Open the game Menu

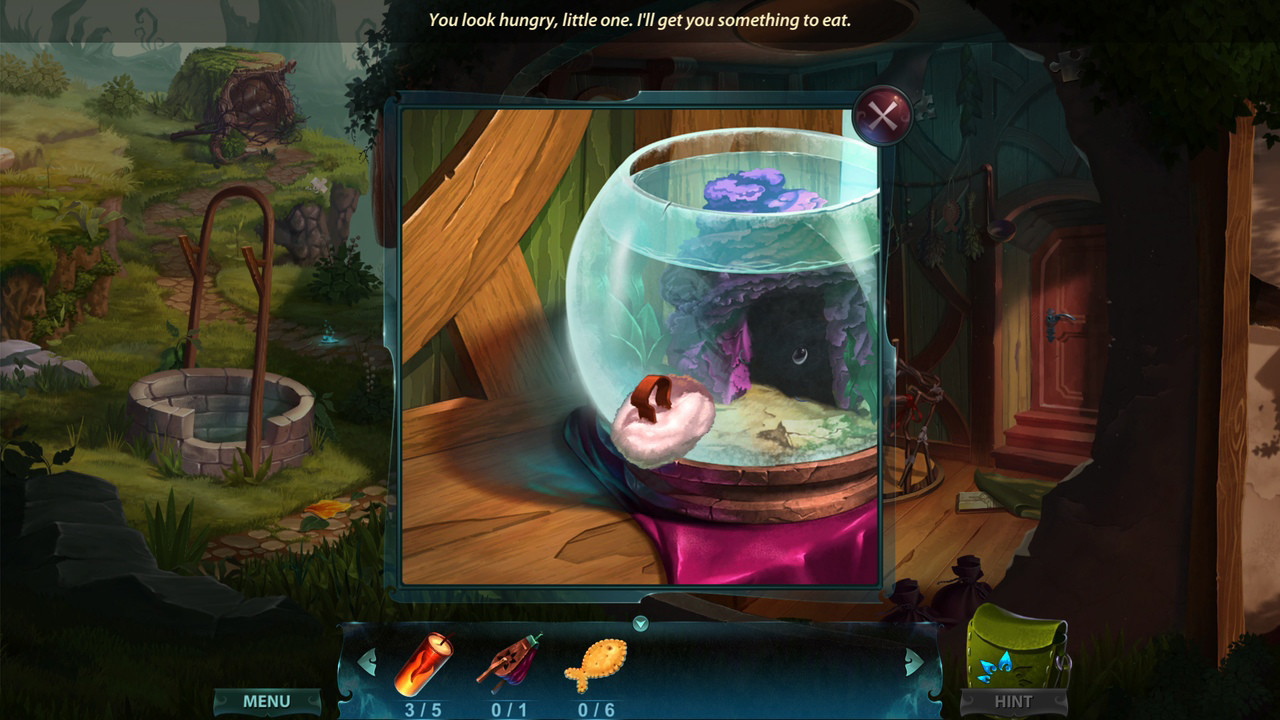pos(267,702)
